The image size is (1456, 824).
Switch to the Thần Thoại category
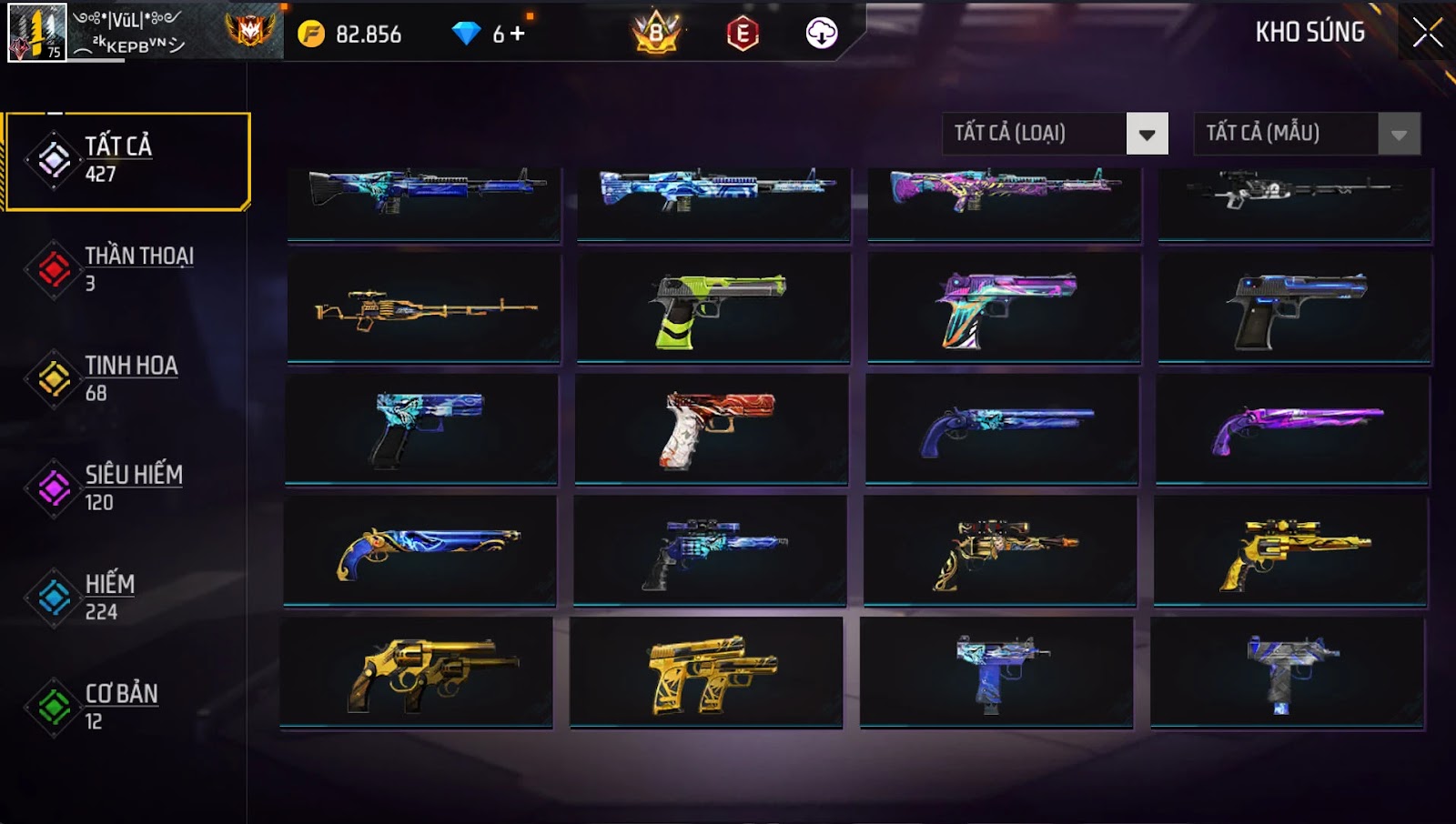coord(127,269)
